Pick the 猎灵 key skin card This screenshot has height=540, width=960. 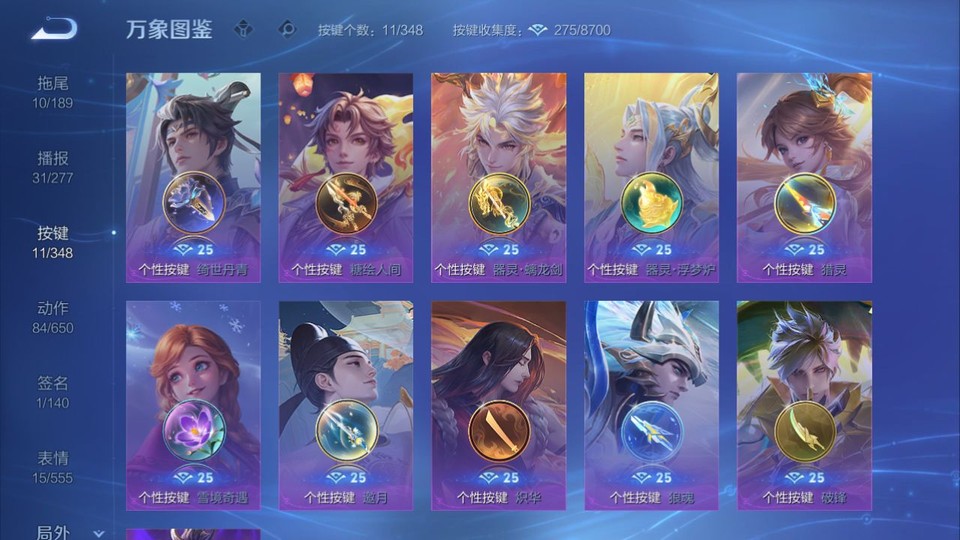[804, 177]
